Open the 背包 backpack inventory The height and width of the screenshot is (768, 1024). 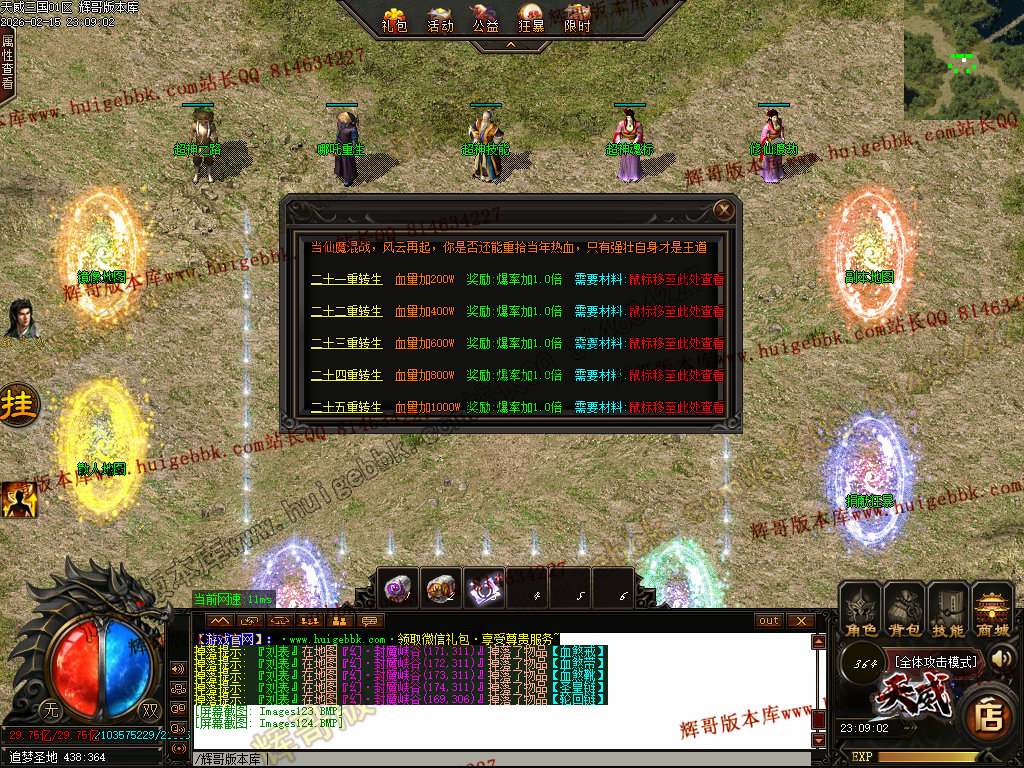[905, 611]
